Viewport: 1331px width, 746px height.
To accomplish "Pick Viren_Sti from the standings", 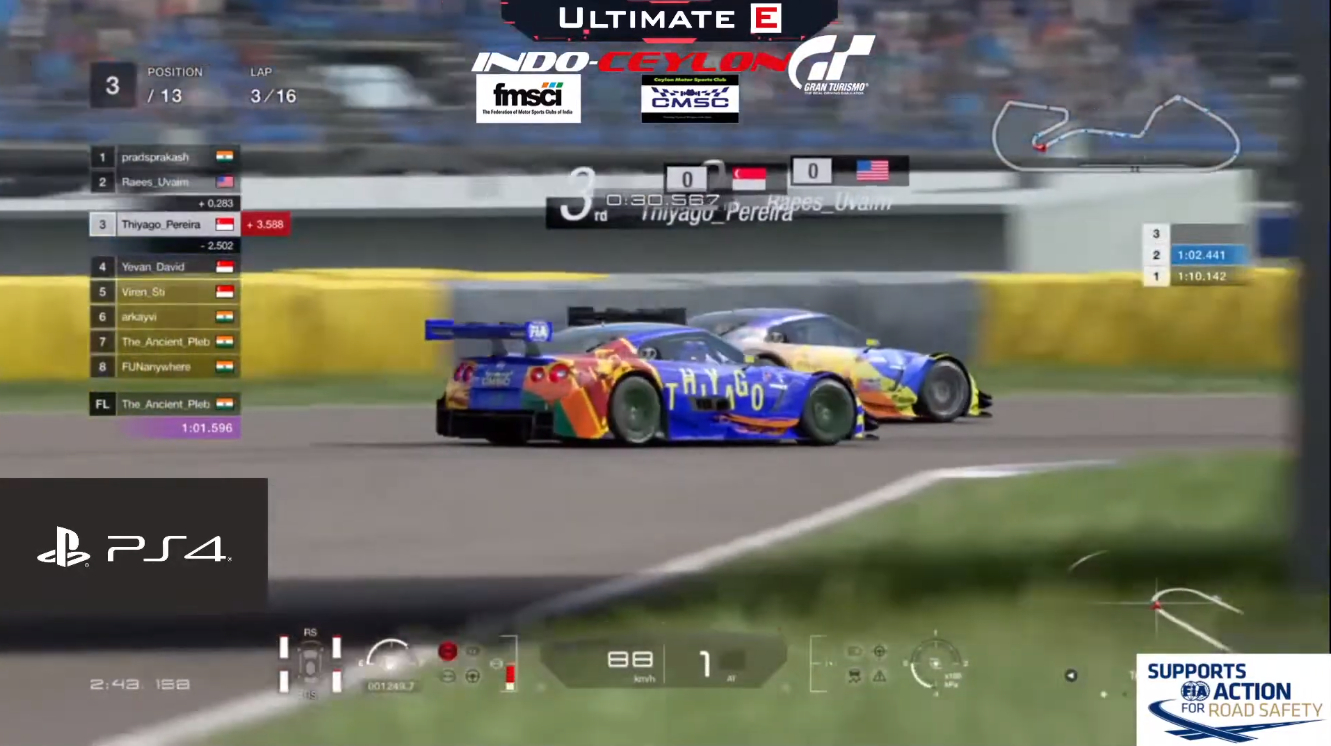I will pyautogui.click(x=164, y=292).
